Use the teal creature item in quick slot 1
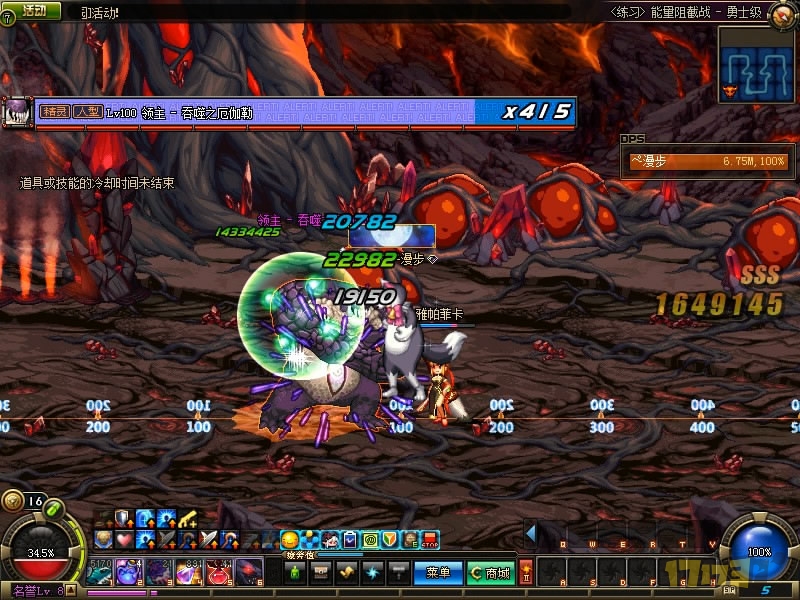The width and height of the screenshot is (800, 600). (100, 572)
